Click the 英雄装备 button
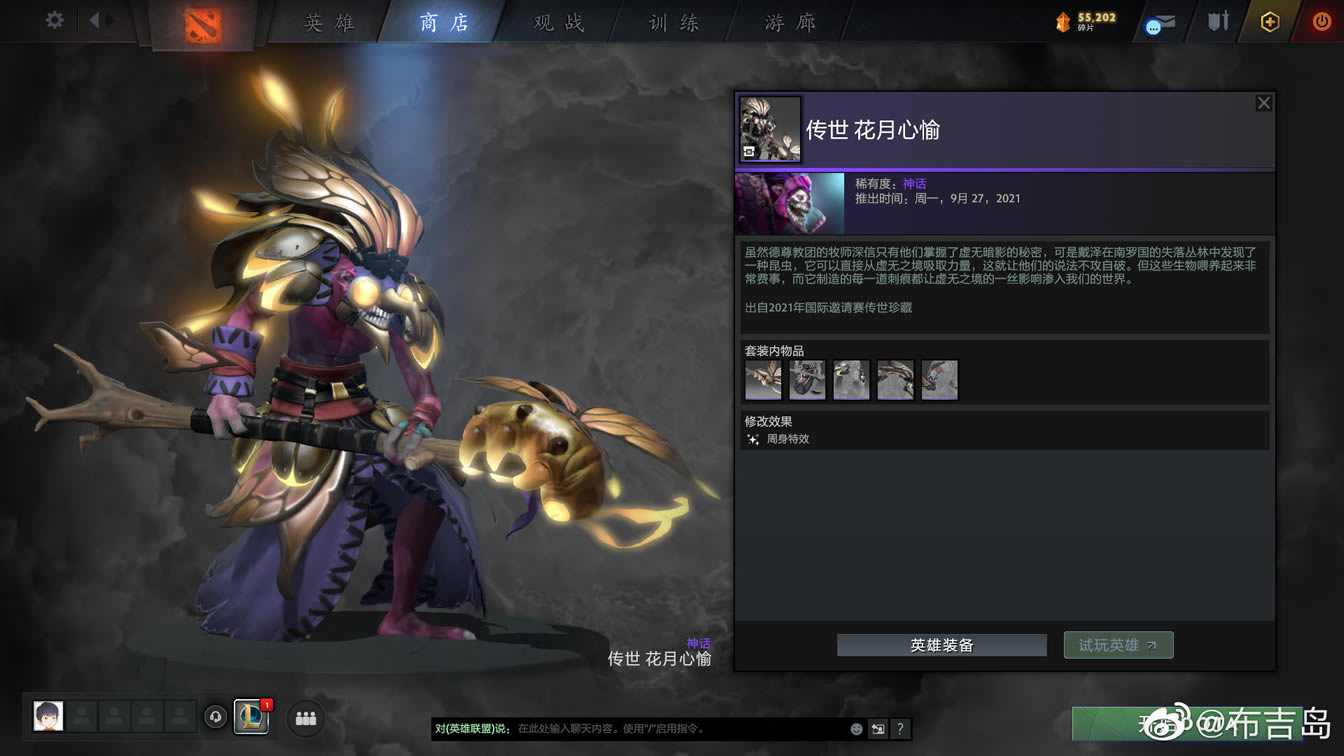 [x=941, y=645]
